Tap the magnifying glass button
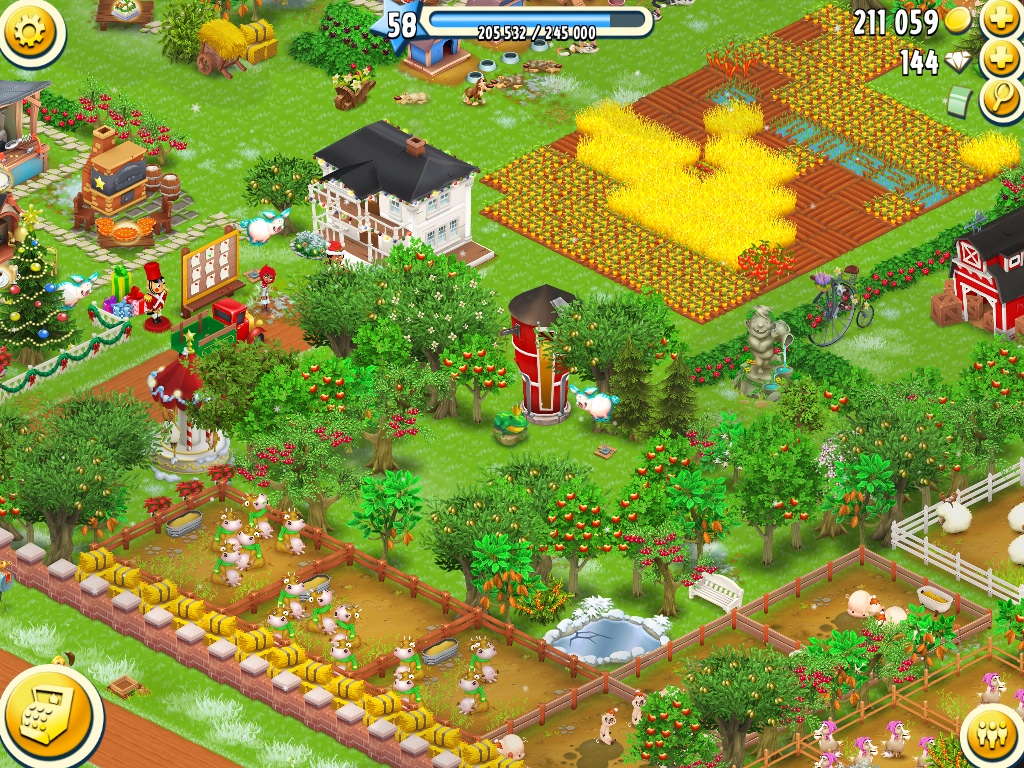This screenshot has height=768, width=1024. pos(1000,100)
